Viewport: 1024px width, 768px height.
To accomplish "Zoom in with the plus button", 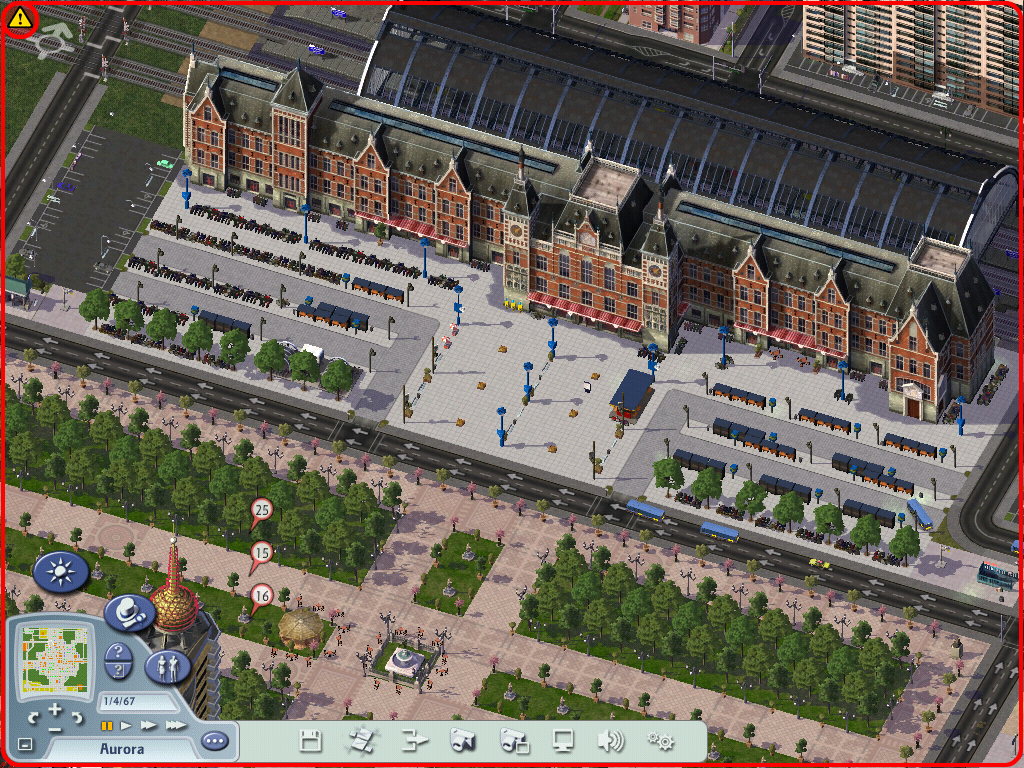I will (55, 708).
